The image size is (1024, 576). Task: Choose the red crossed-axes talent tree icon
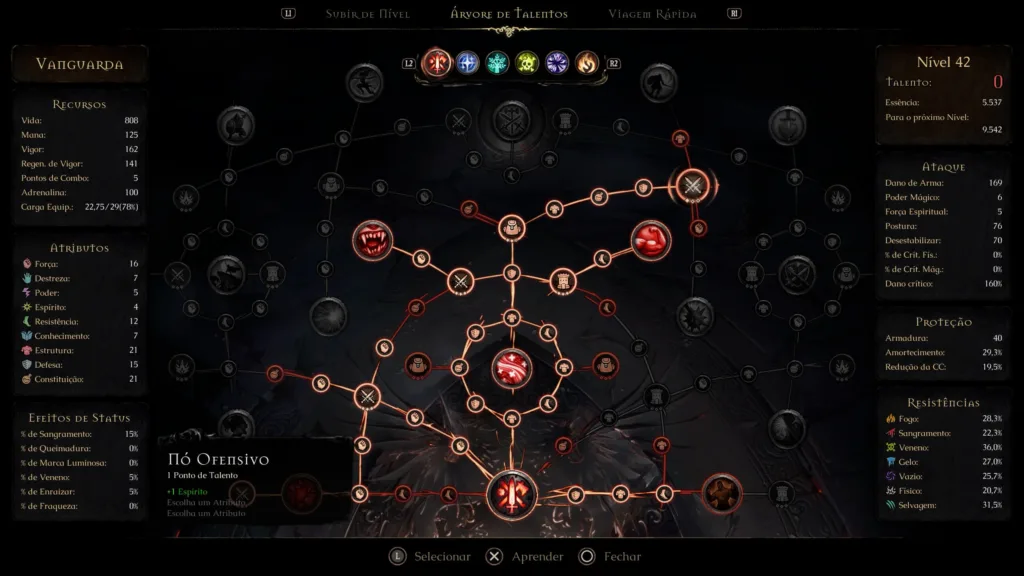click(437, 63)
